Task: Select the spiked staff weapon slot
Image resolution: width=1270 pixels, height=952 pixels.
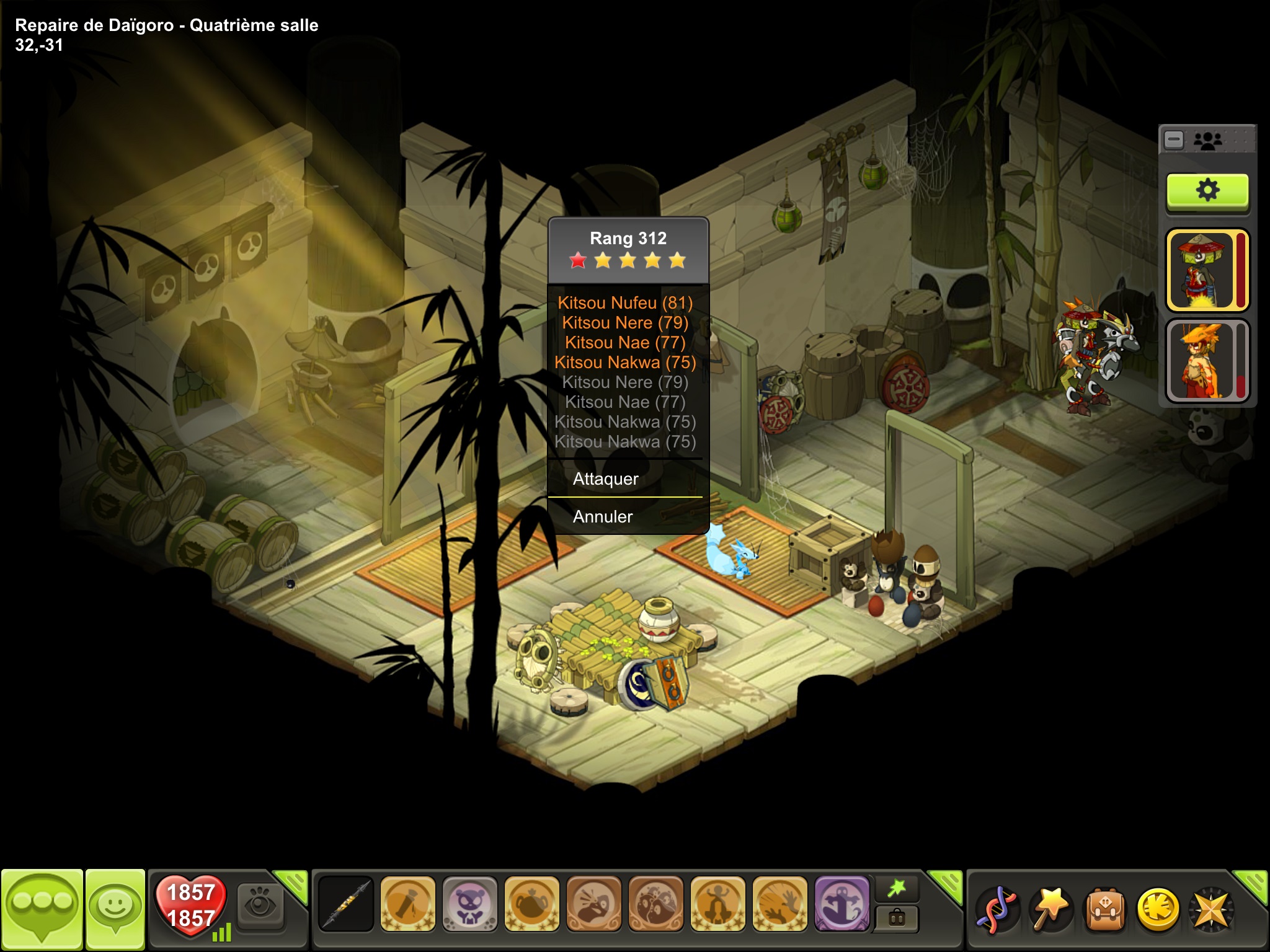Action: [345, 904]
